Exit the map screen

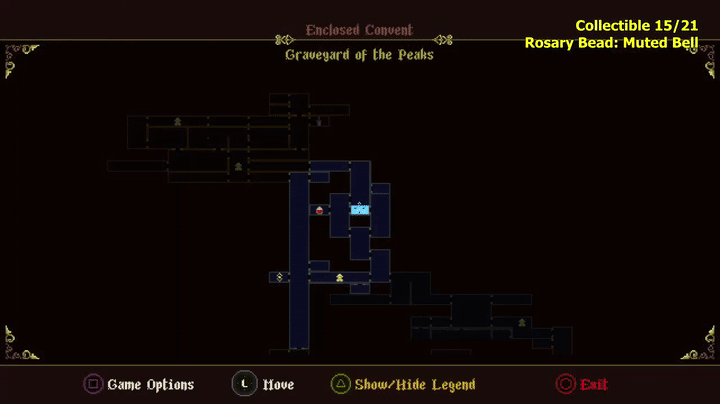pyautogui.click(x=582, y=384)
